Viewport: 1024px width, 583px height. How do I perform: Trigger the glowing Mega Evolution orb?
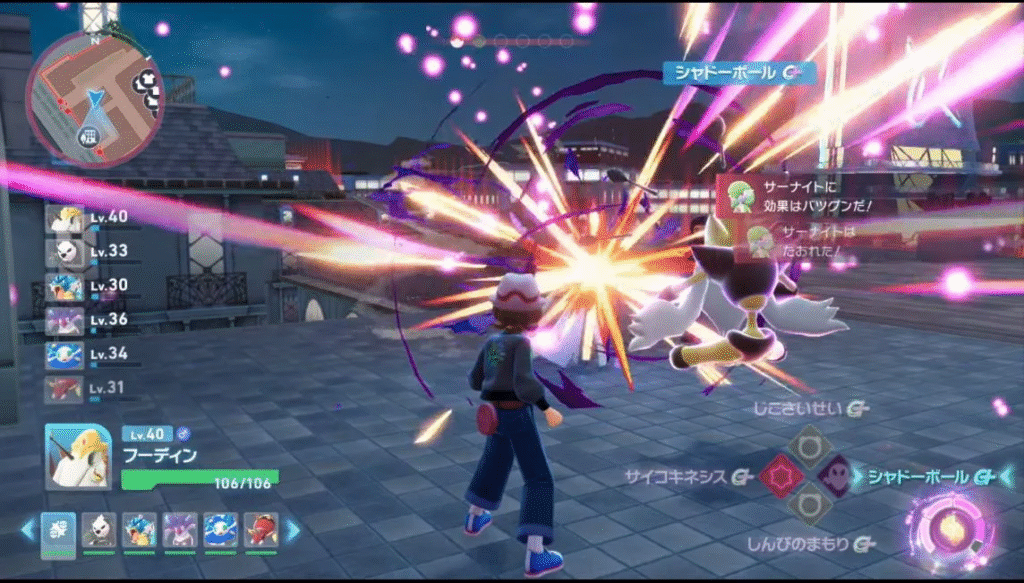click(952, 528)
